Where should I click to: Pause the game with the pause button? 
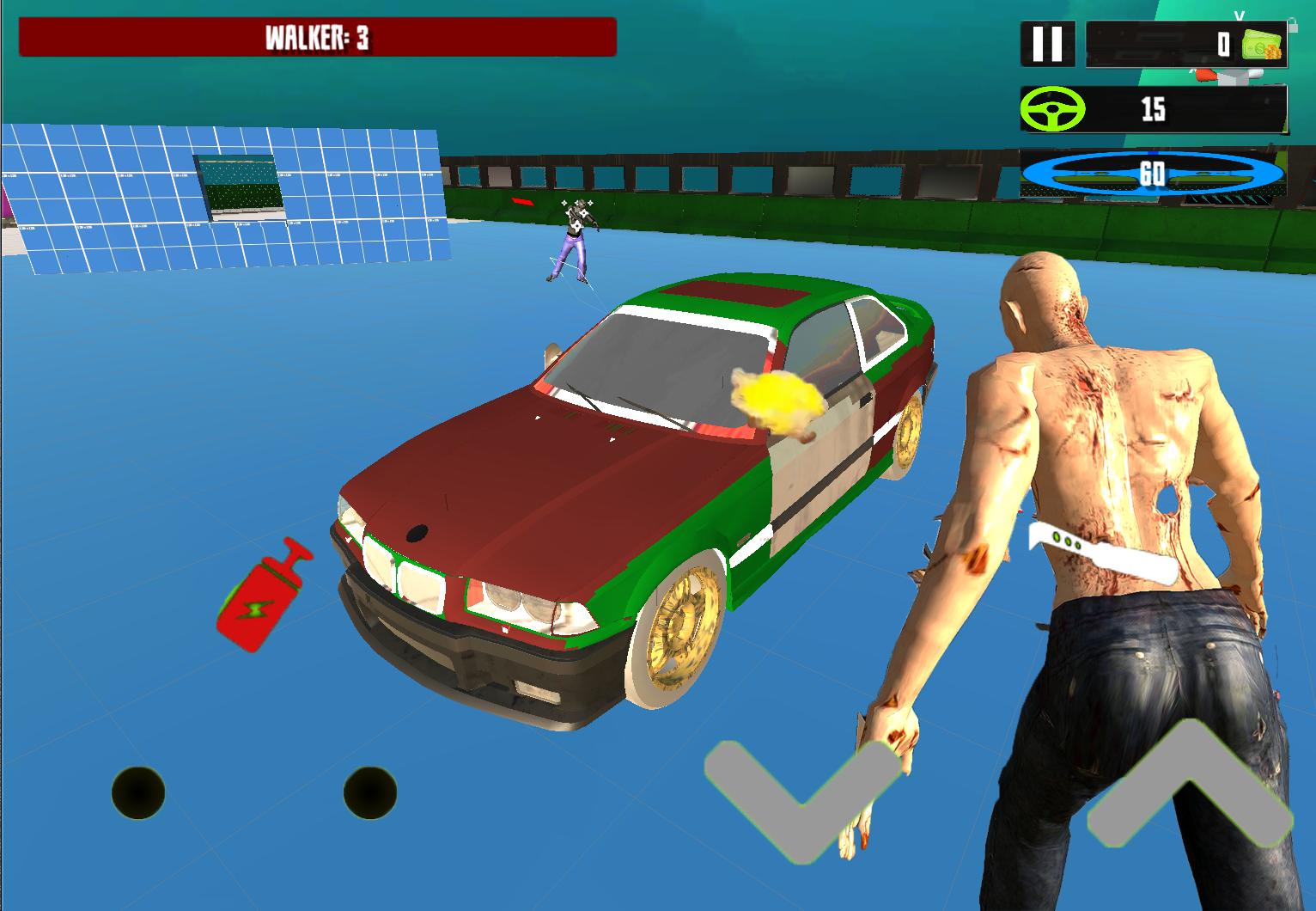click(x=1047, y=44)
